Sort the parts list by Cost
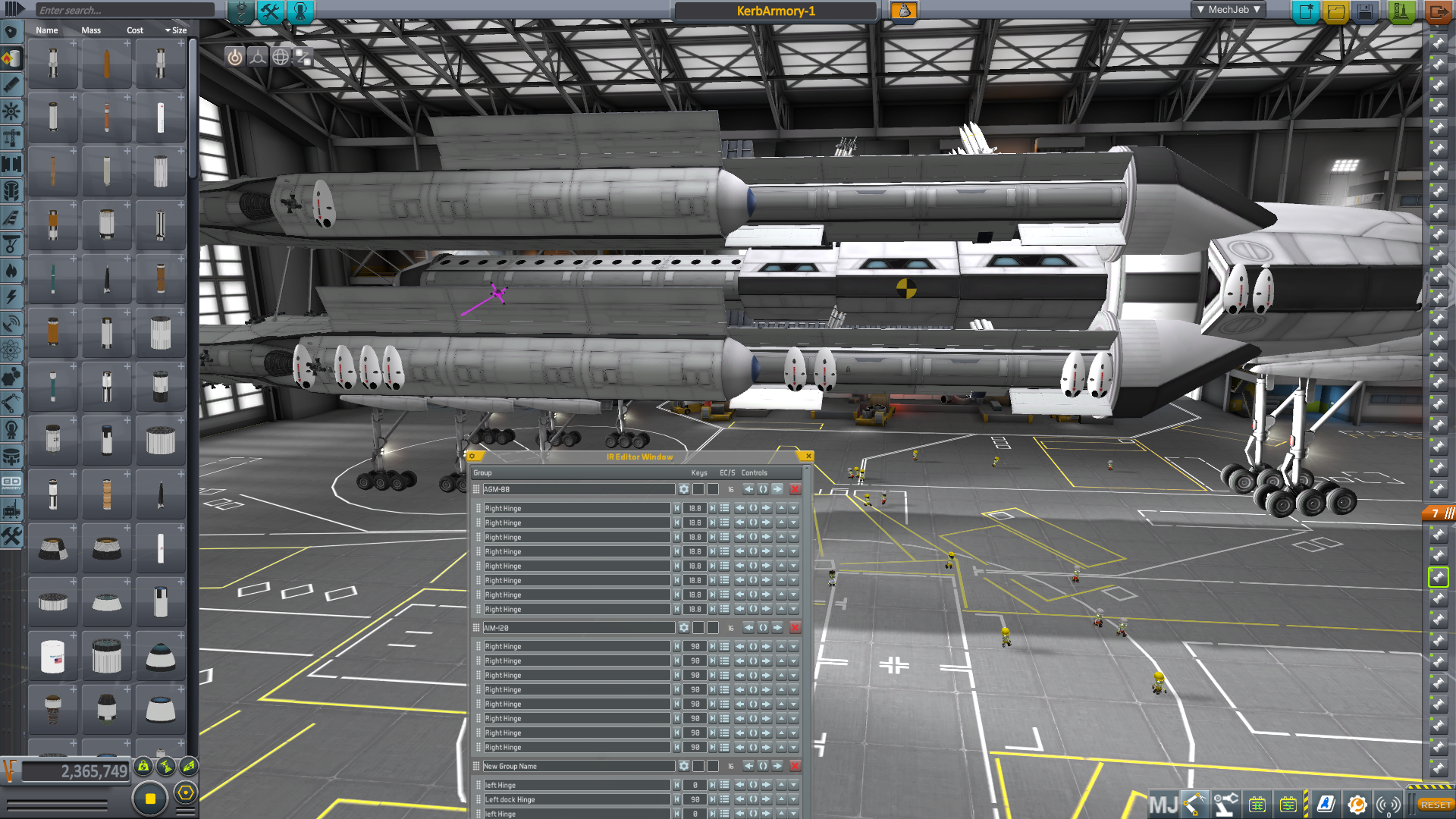This screenshot has width=1456, height=819. pyautogui.click(x=135, y=30)
